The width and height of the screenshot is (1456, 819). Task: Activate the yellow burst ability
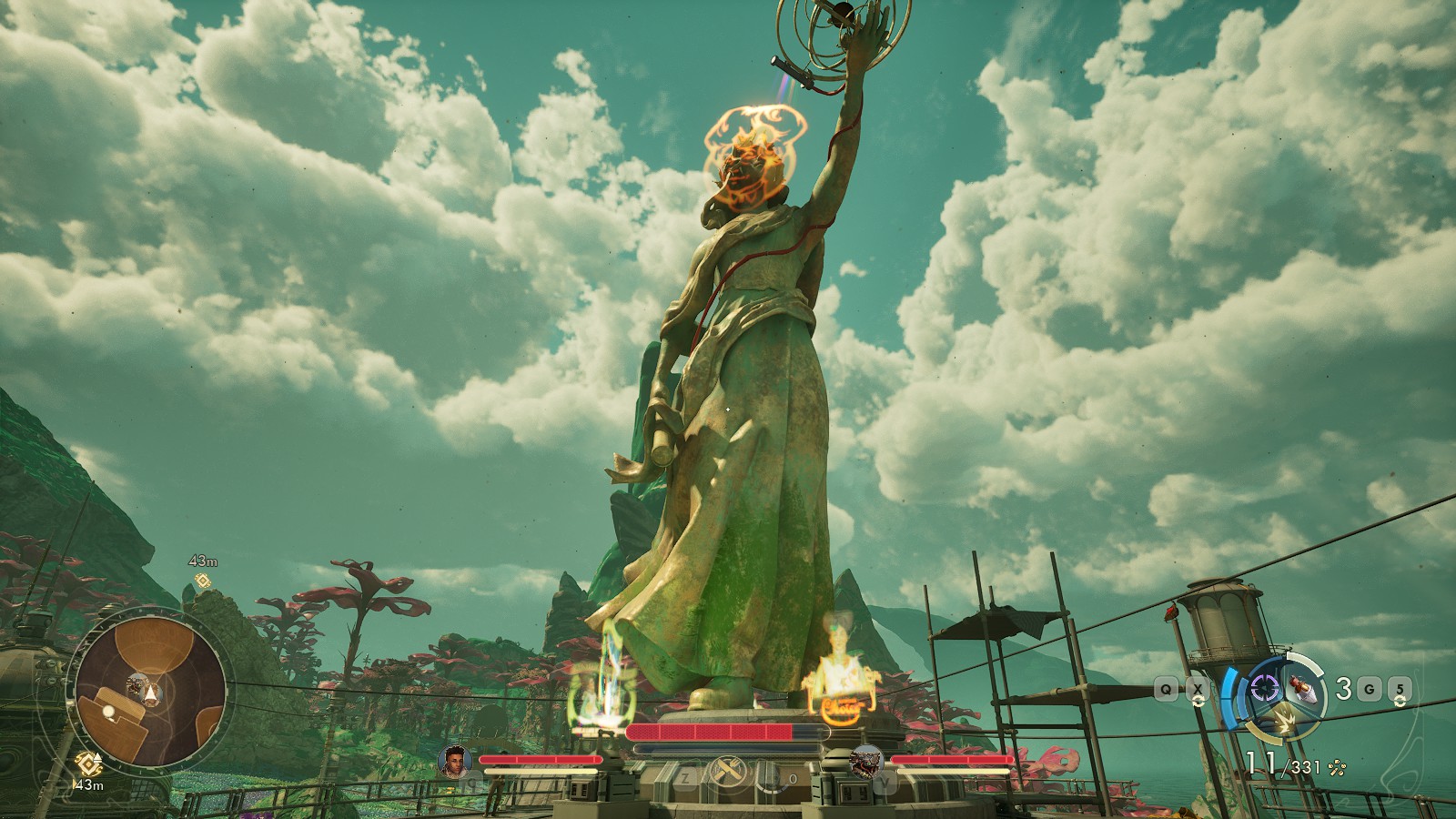click(1286, 721)
